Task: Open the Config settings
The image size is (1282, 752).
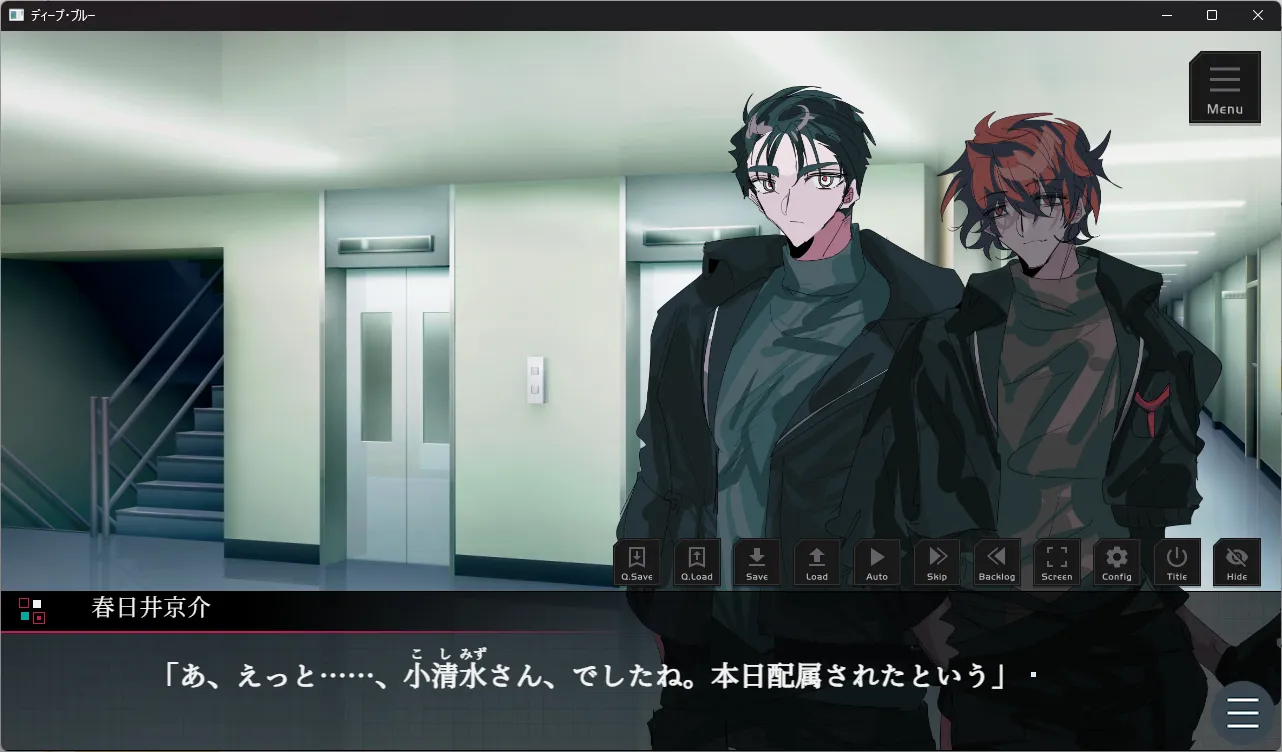Action: click(x=1117, y=563)
